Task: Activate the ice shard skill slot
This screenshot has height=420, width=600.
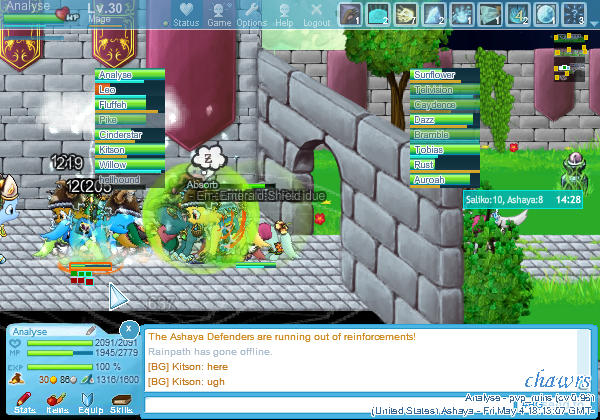Action: click(x=433, y=14)
